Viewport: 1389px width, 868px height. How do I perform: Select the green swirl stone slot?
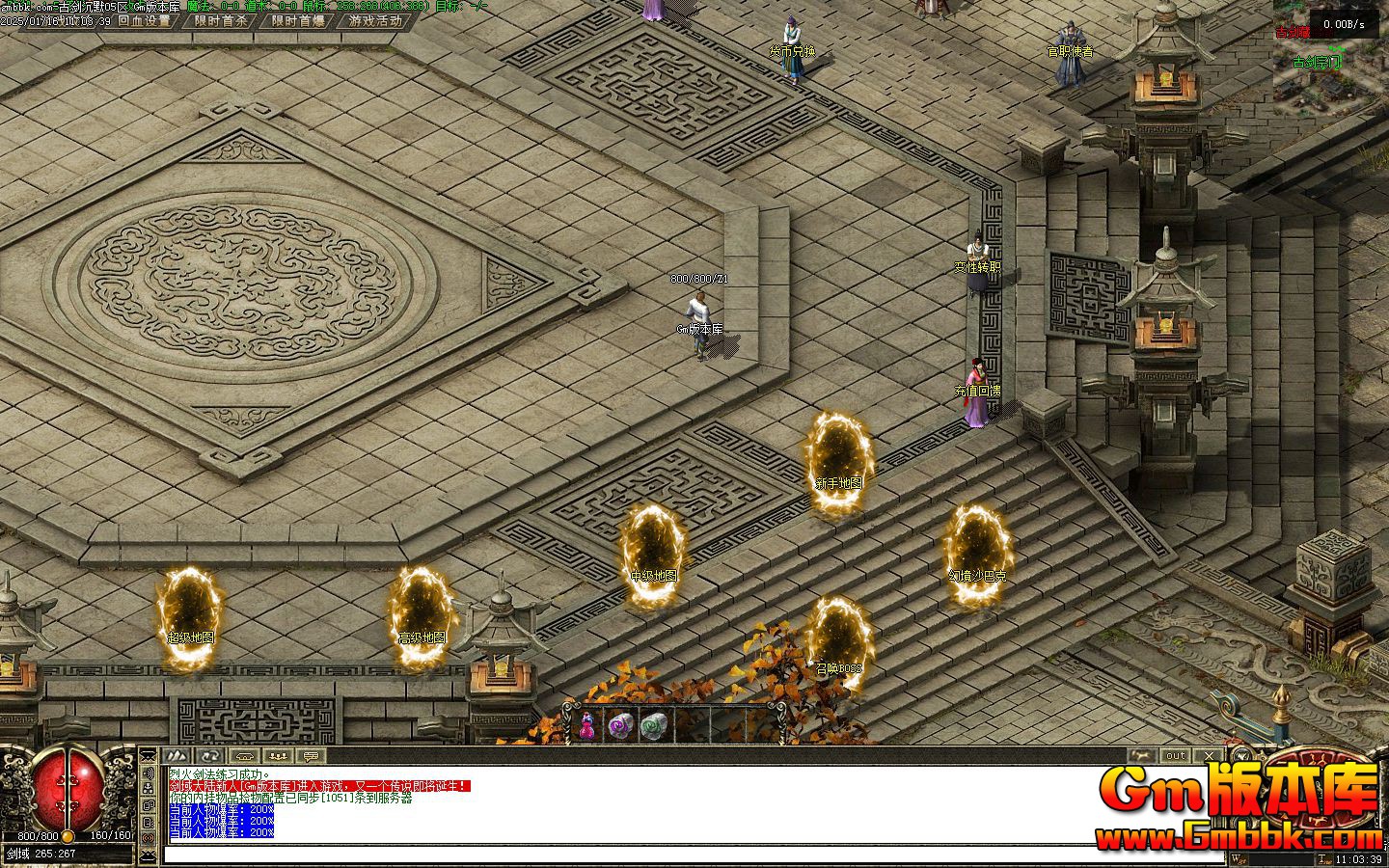pyautogui.click(x=653, y=726)
